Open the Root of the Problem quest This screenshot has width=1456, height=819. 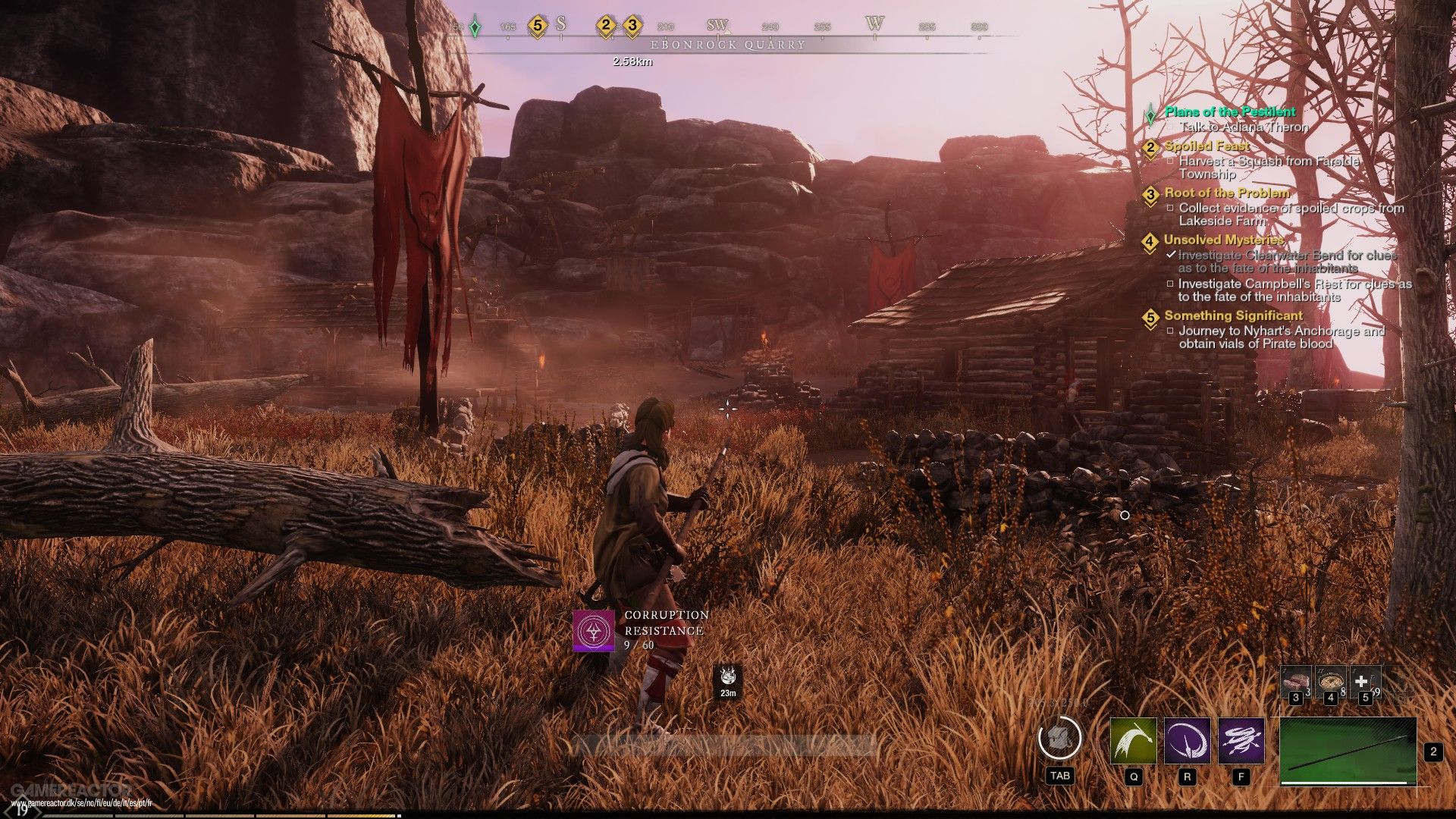[1226, 193]
